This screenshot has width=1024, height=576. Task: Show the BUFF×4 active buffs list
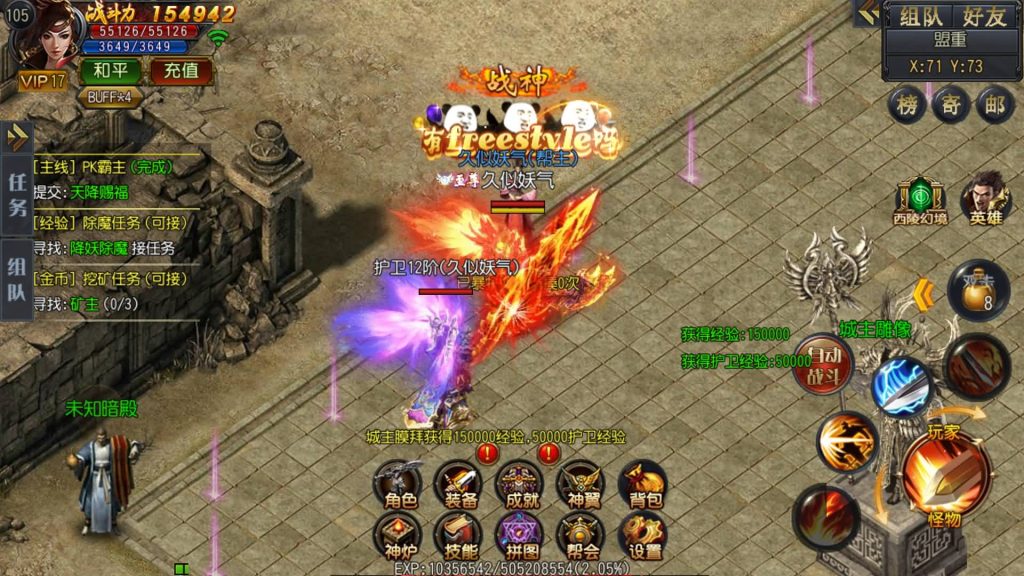[110, 97]
